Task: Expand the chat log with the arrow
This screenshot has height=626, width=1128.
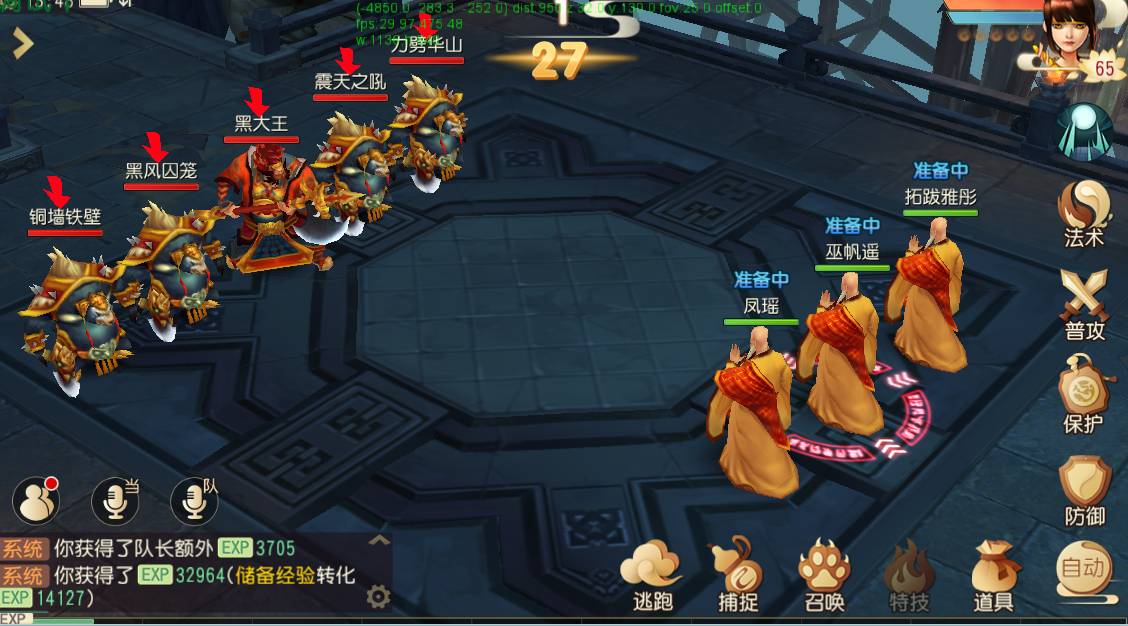Action: click(379, 540)
